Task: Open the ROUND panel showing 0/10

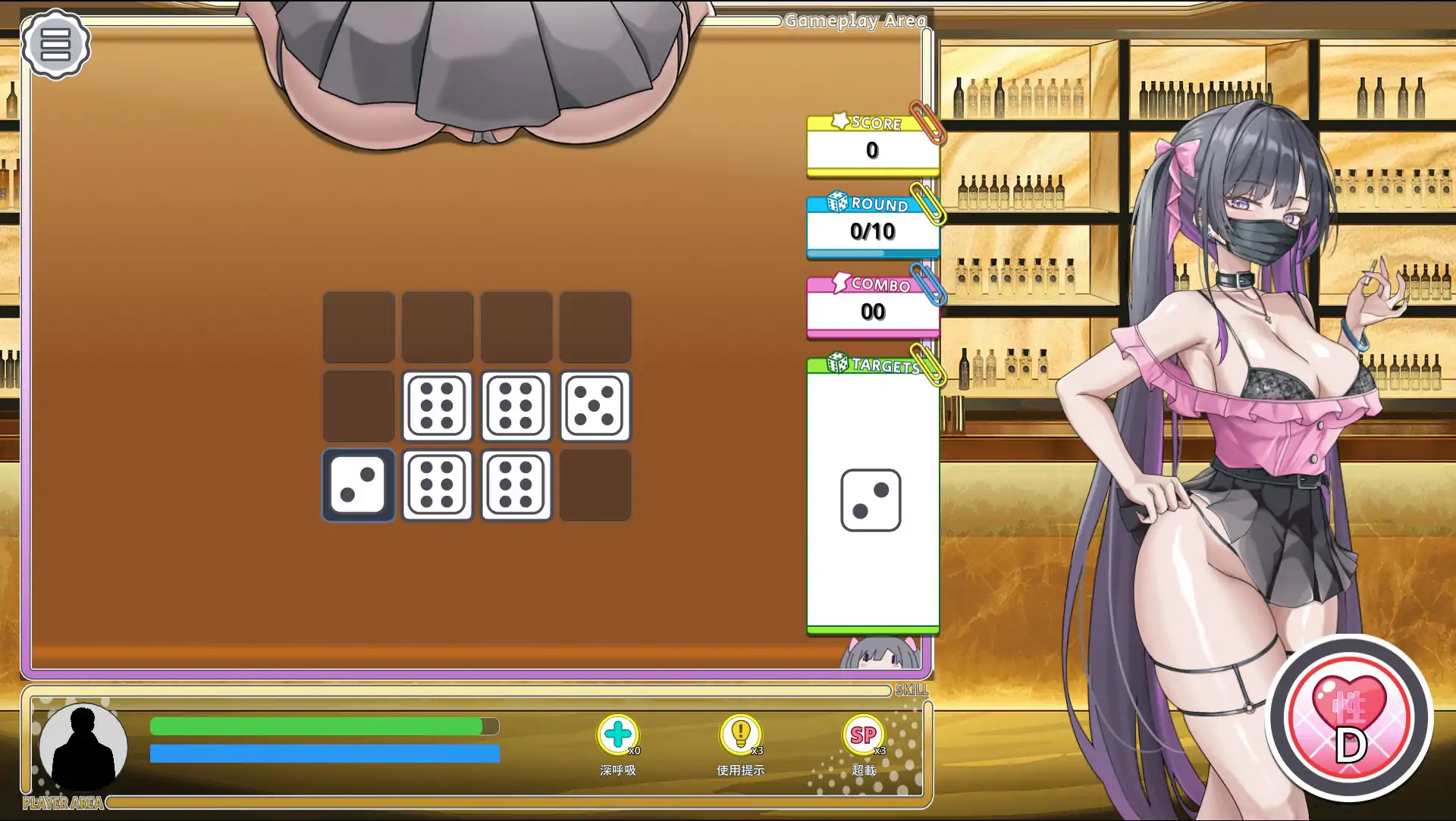Action: [x=872, y=232]
